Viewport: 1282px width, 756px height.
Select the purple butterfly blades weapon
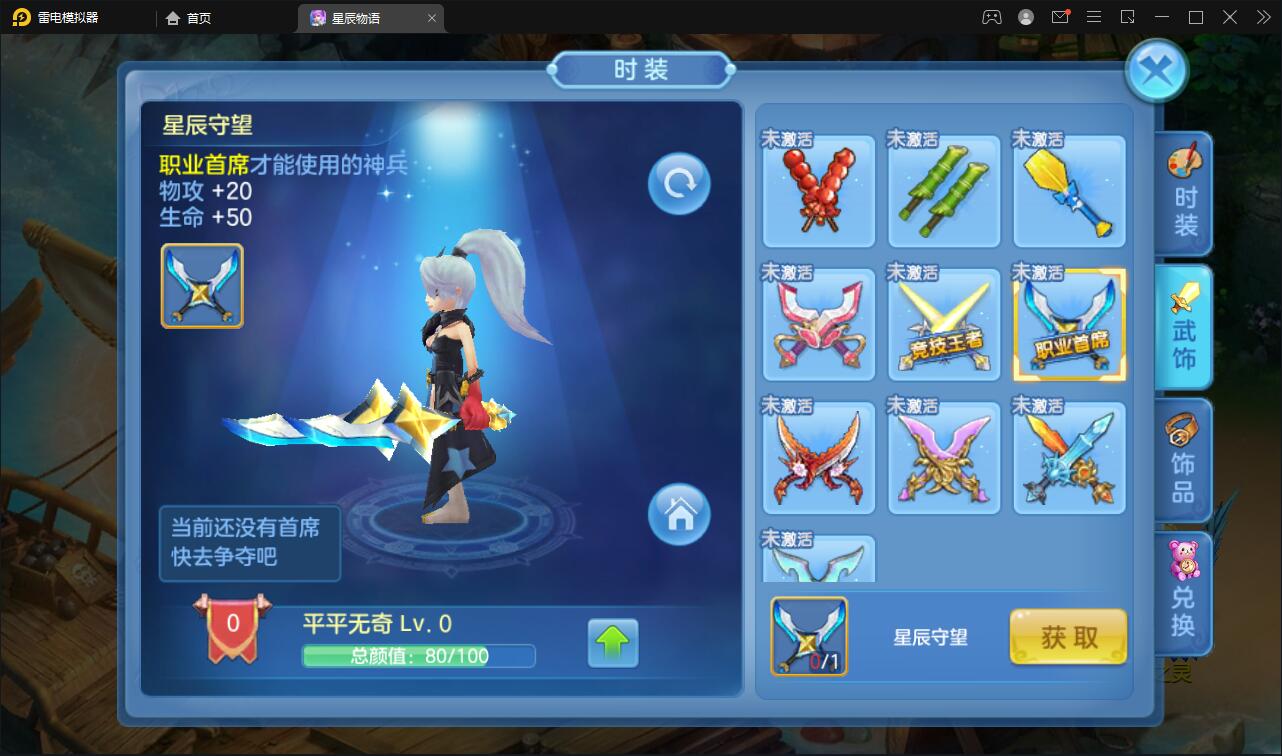pos(944,457)
